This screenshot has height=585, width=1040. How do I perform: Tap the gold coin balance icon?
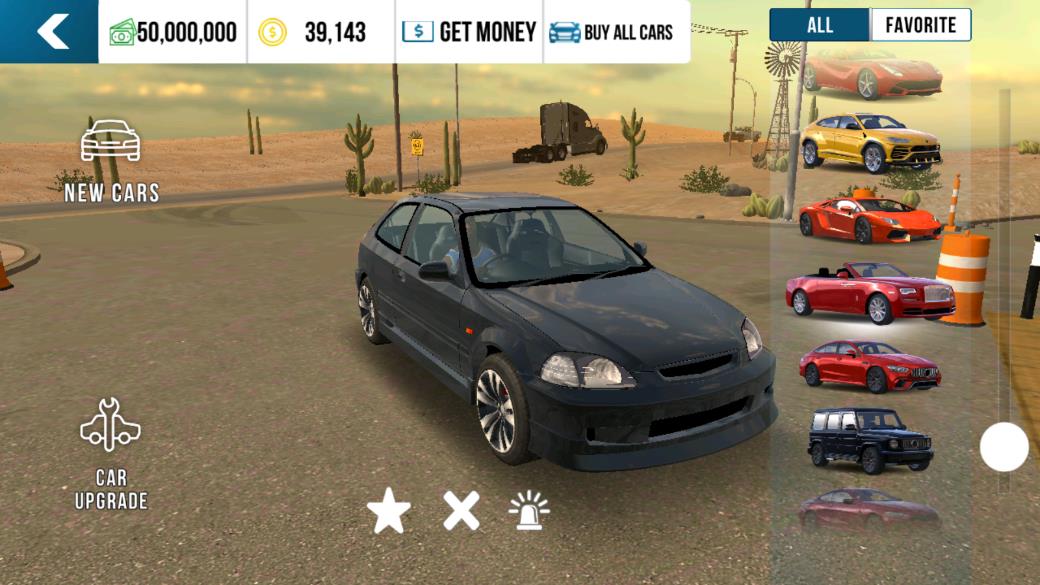(272, 32)
